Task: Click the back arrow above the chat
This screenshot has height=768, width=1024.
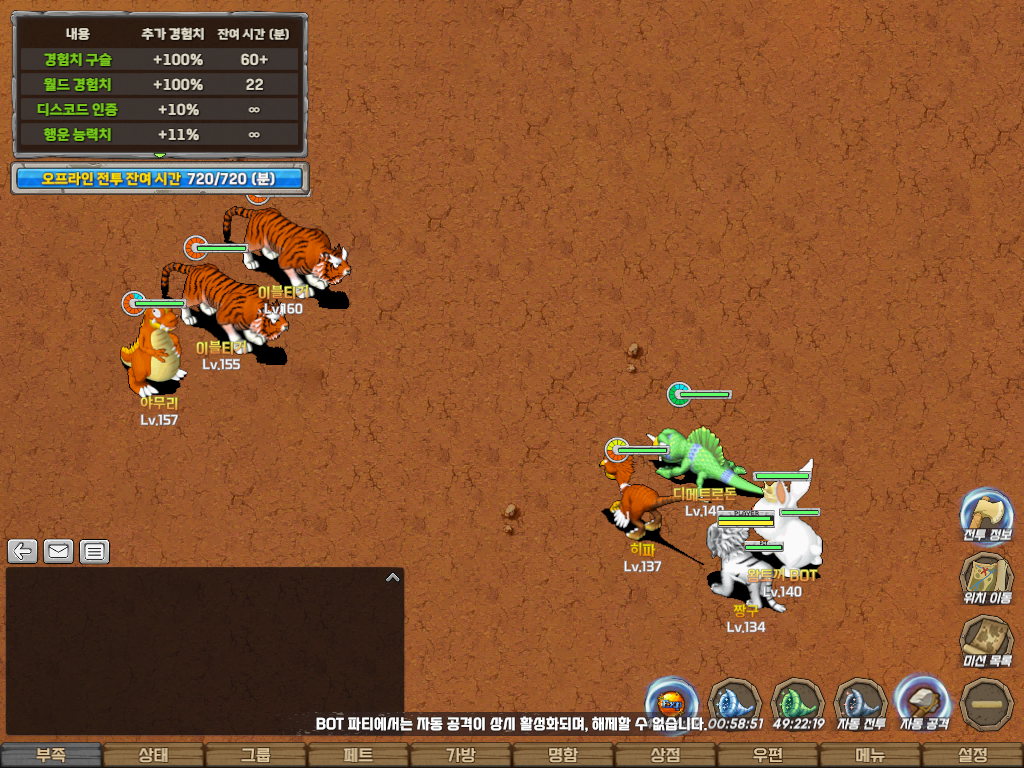Action: (23, 550)
